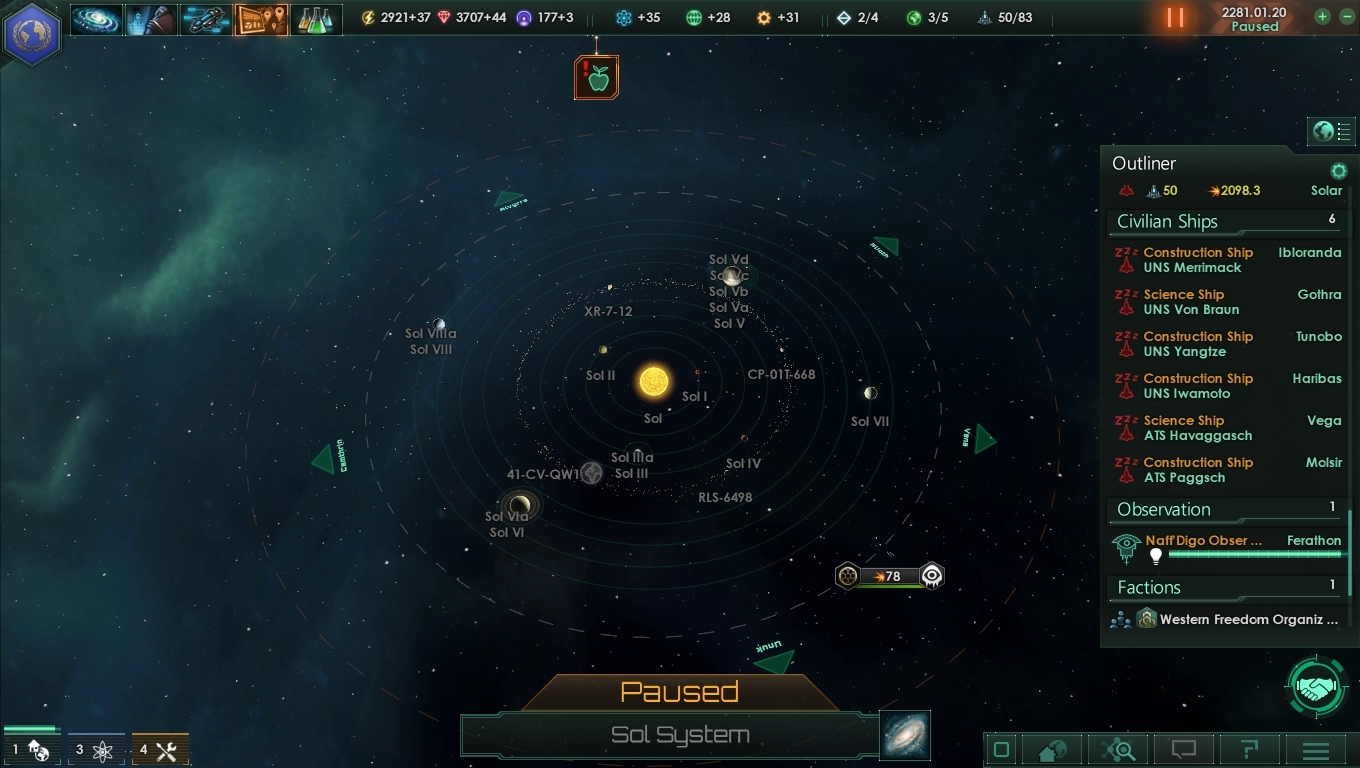Open the research flasks technology tab
This screenshot has height=768, width=1360.
coord(316,19)
